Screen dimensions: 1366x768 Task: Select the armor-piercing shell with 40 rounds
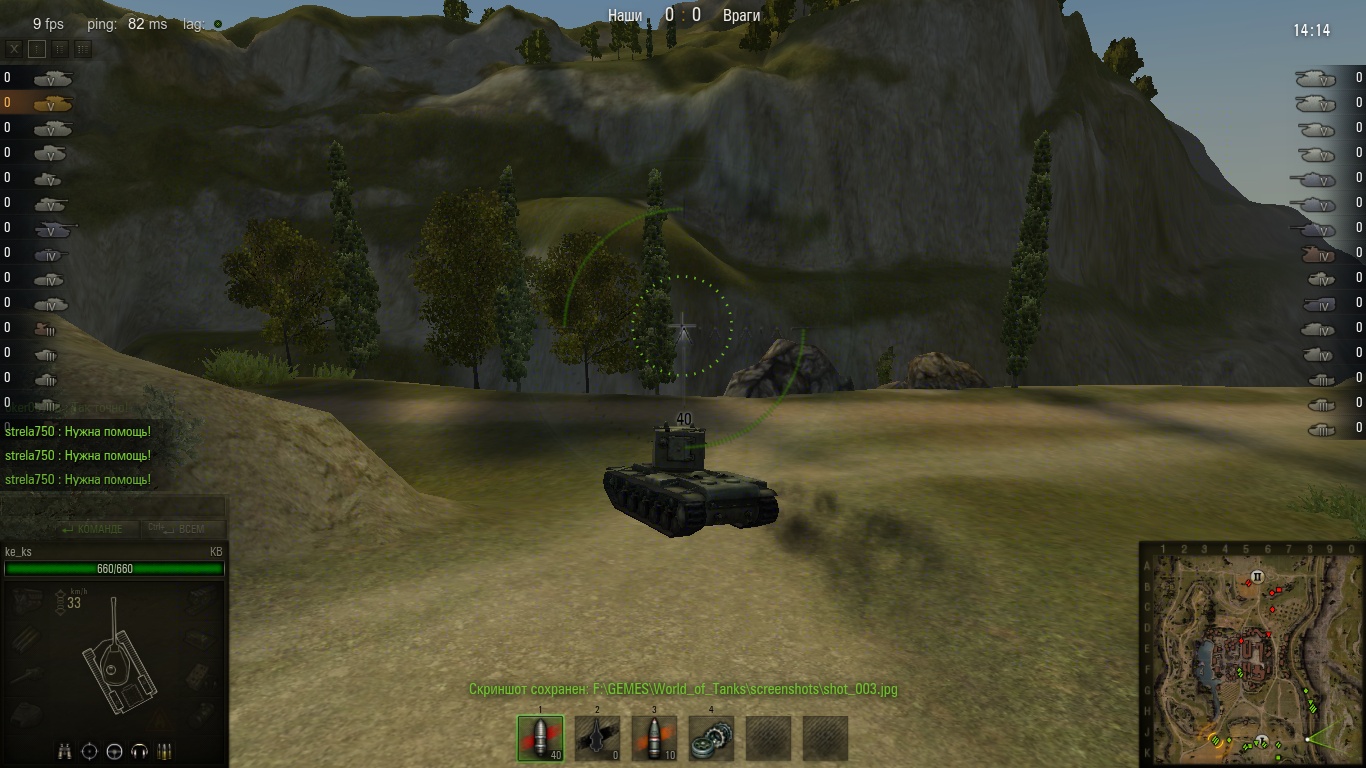pyautogui.click(x=540, y=738)
